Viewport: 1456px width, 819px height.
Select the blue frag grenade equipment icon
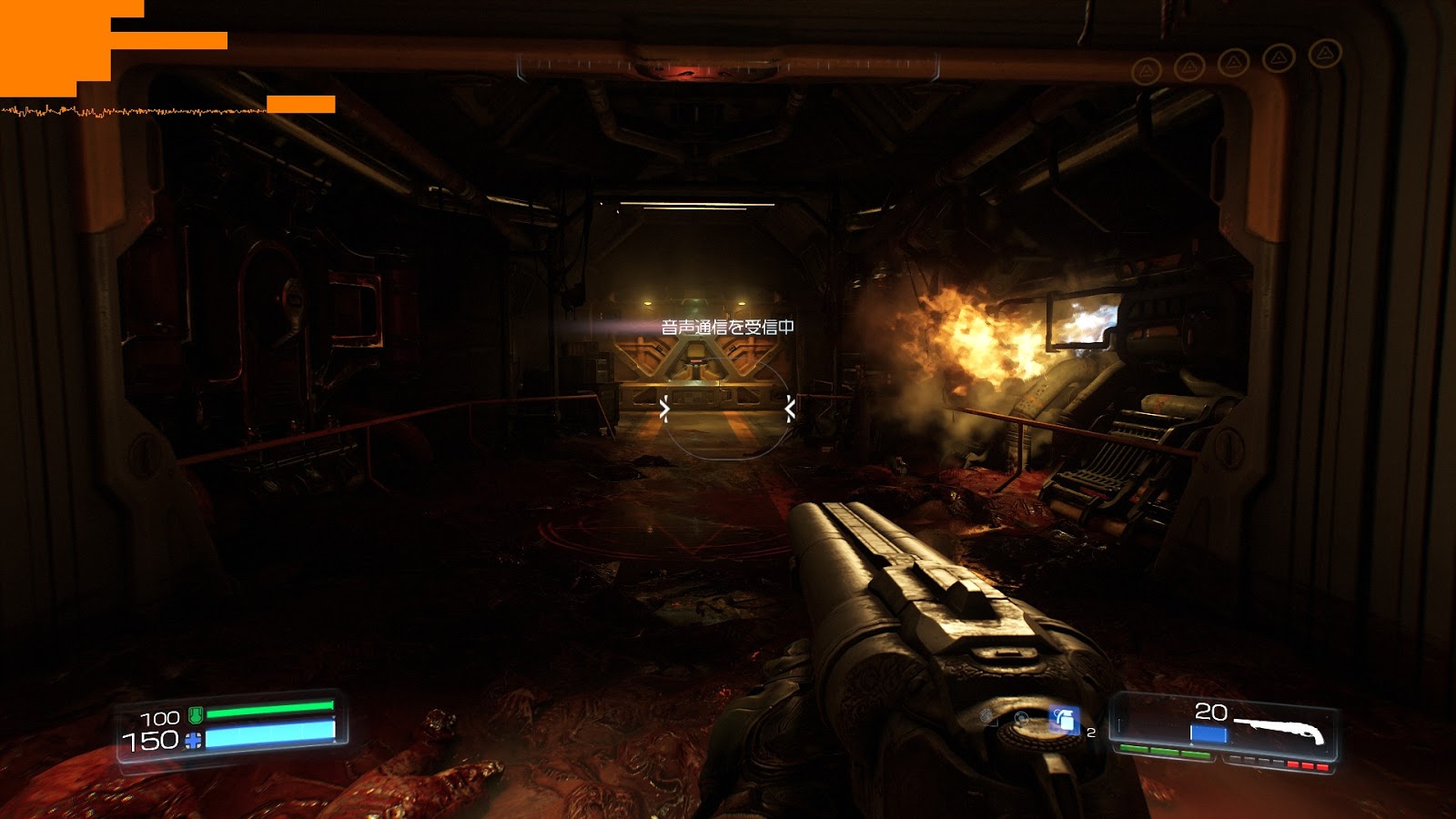1063,721
